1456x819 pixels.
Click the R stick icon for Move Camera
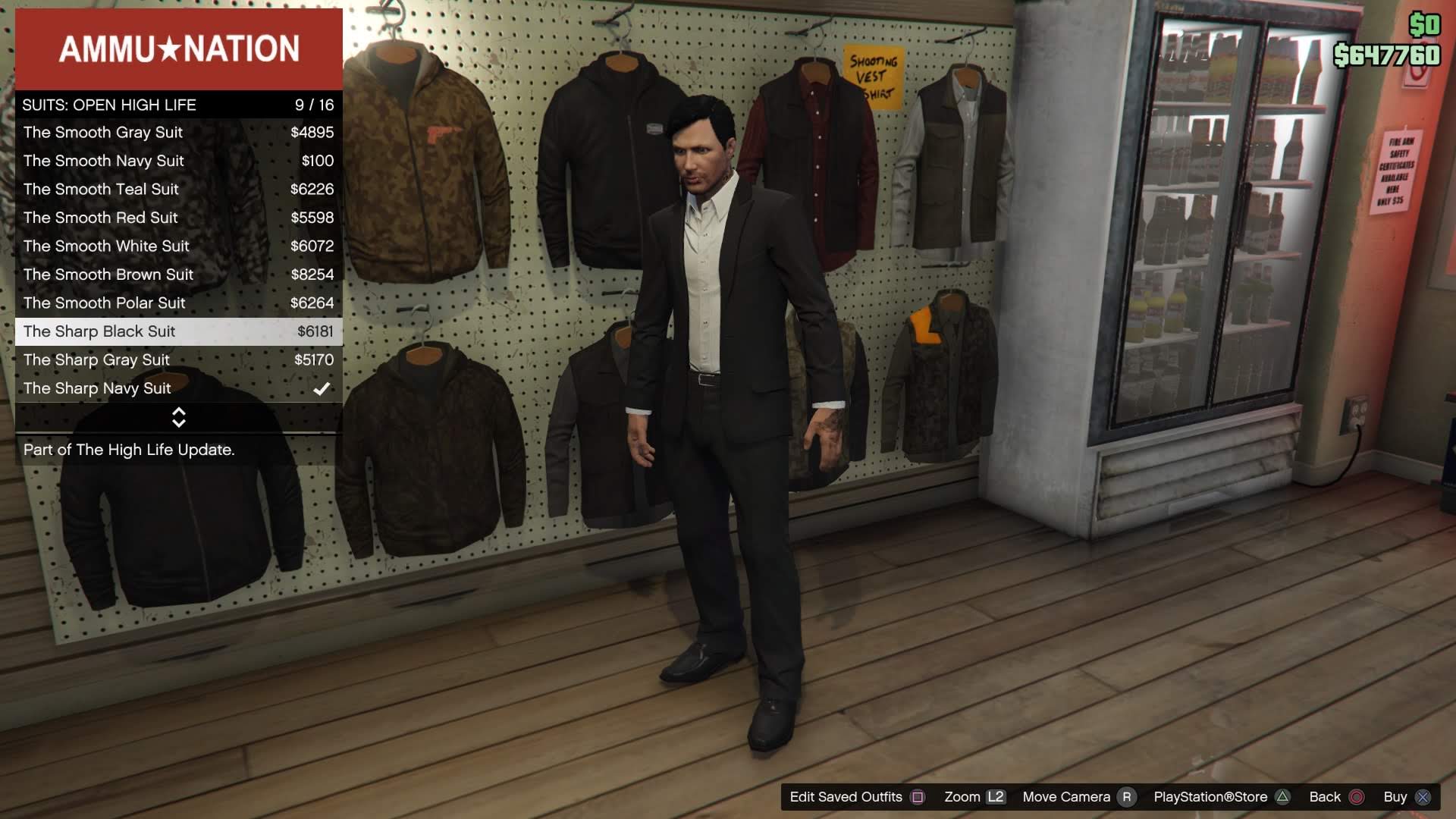point(1125,797)
